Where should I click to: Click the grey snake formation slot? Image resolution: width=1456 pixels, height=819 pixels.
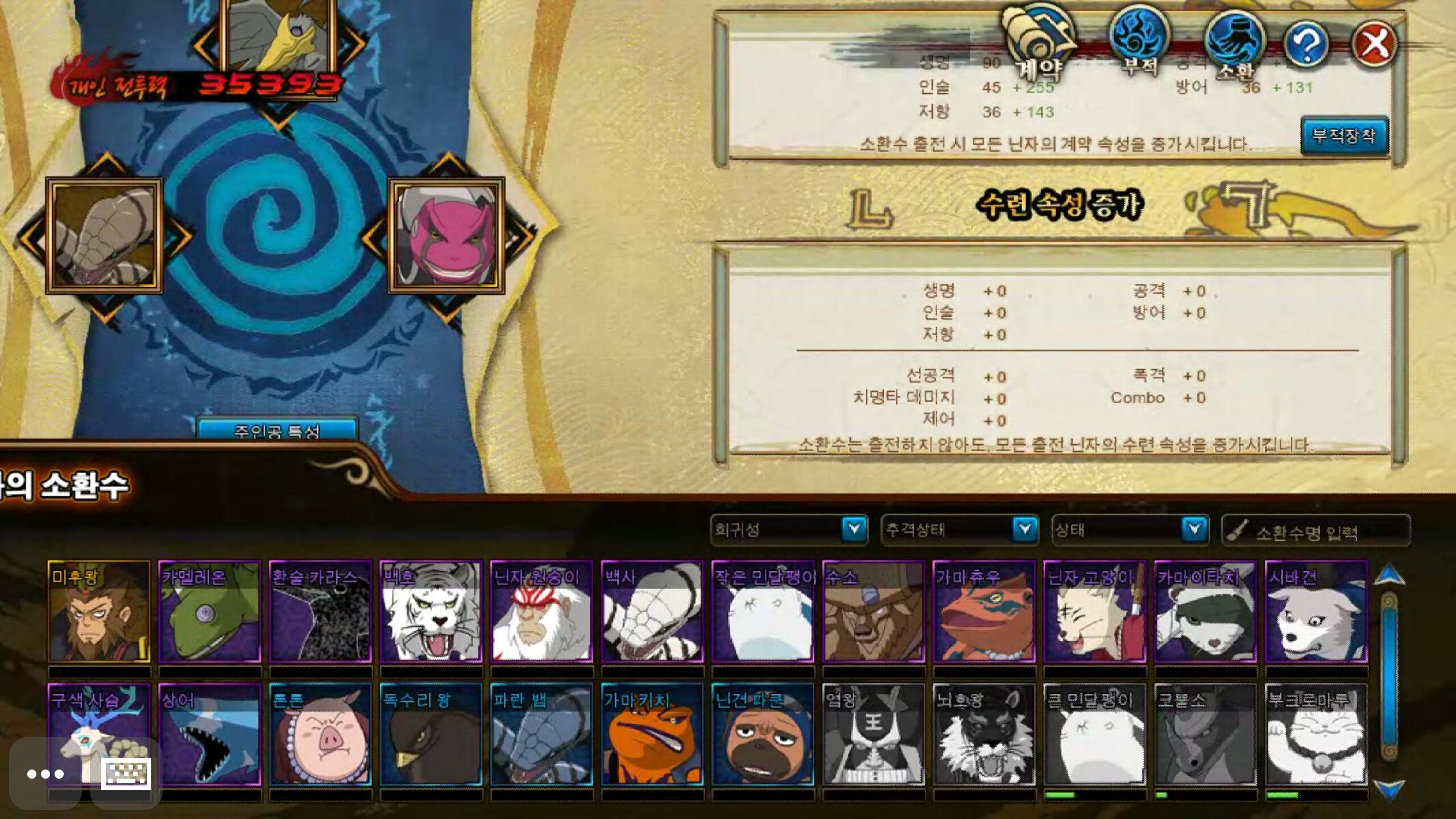point(105,235)
